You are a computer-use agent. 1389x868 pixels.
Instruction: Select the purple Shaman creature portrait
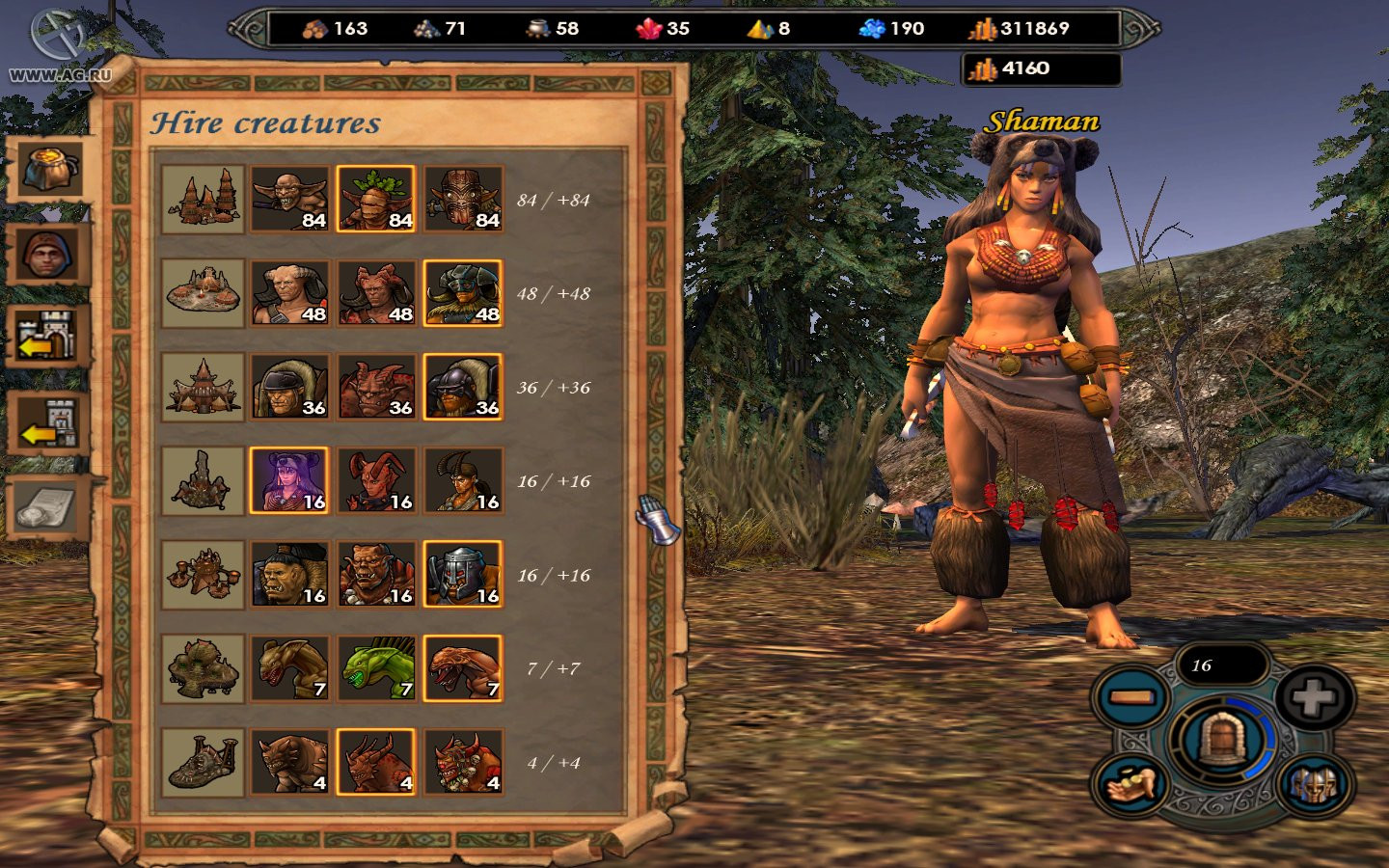pos(289,480)
